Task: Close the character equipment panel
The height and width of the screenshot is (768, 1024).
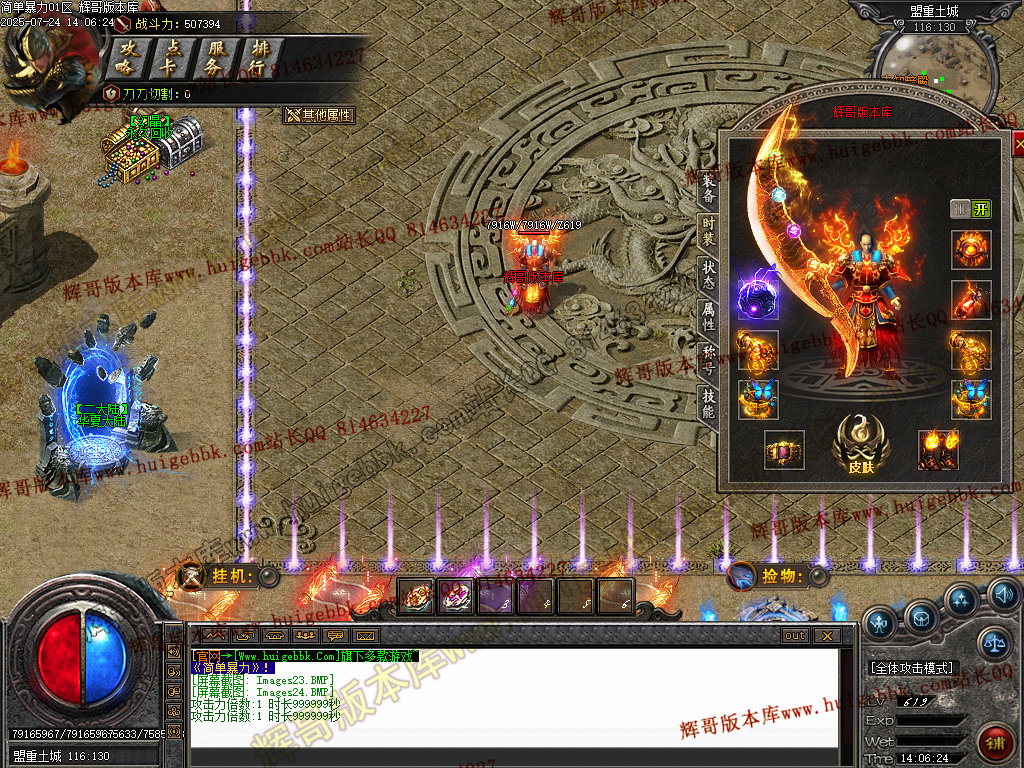Action: pyautogui.click(x=1018, y=146)
